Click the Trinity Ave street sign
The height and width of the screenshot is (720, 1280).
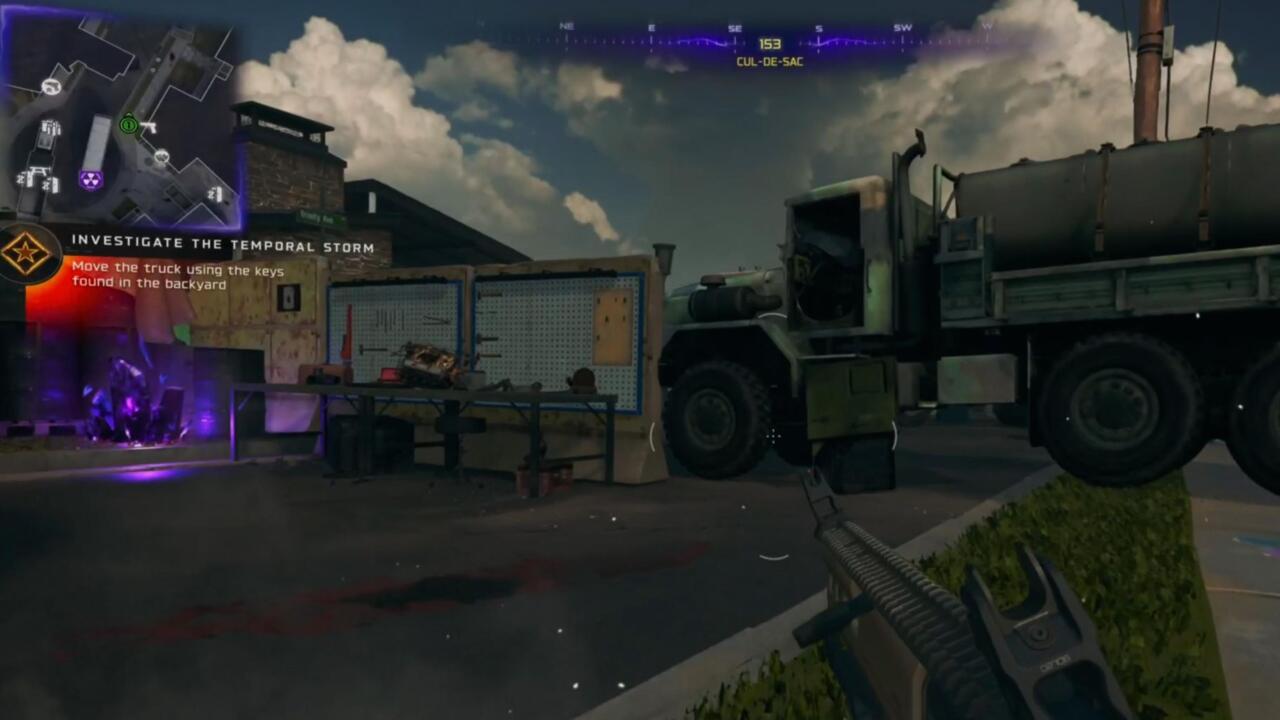pos(317,218)
